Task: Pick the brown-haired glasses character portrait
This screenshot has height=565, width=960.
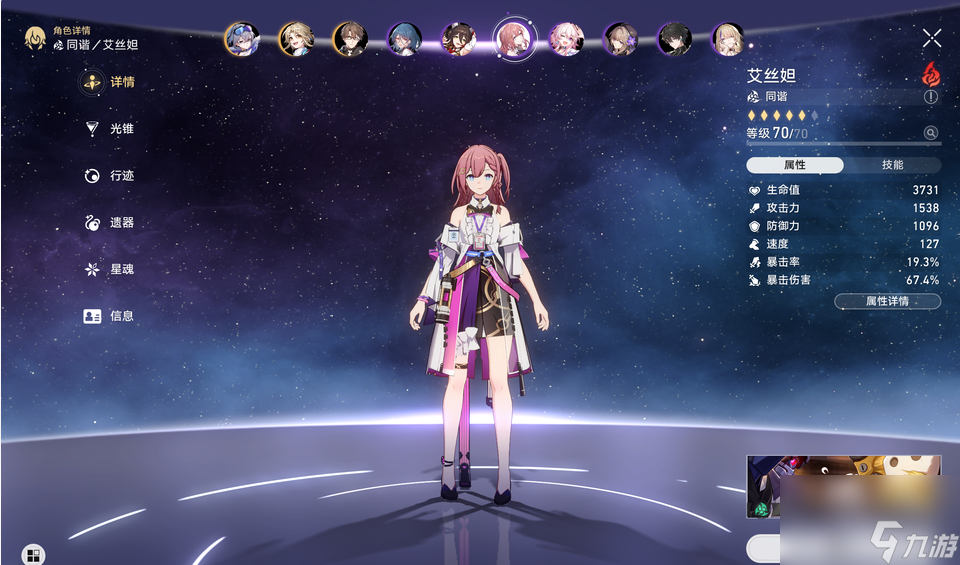Action: [350, 39]
